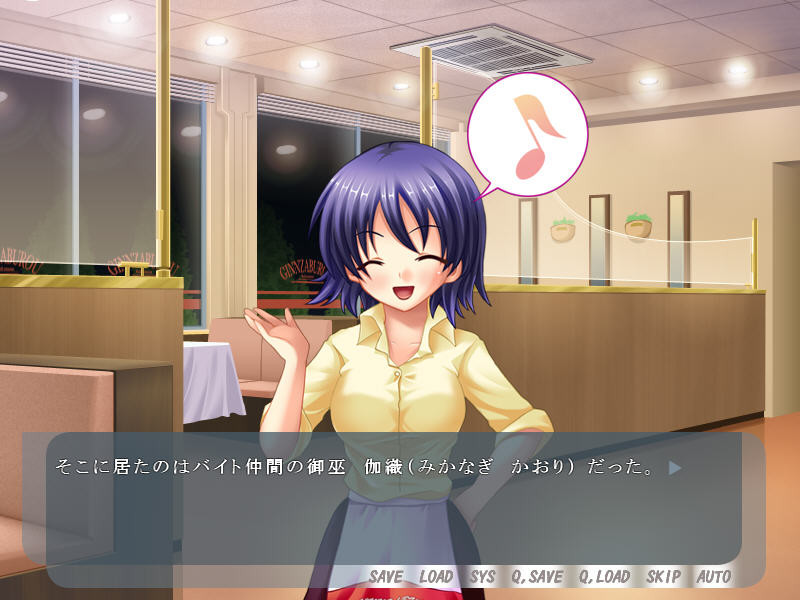This screenshot has width=800, height=600.
Task: Open the SYS system menu
Action: (x=482, y=577)
